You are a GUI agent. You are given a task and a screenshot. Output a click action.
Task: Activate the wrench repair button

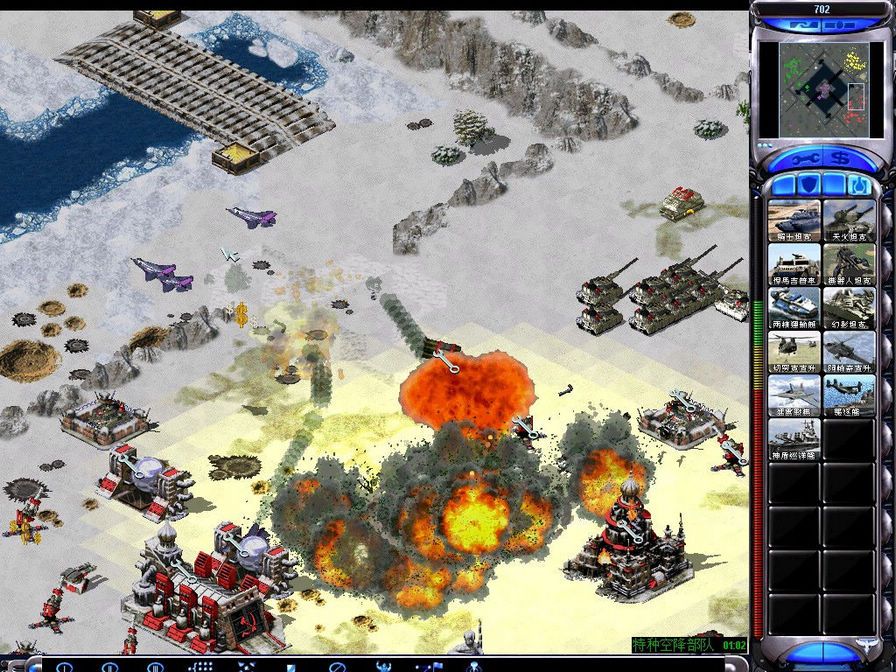coord(804,158)
